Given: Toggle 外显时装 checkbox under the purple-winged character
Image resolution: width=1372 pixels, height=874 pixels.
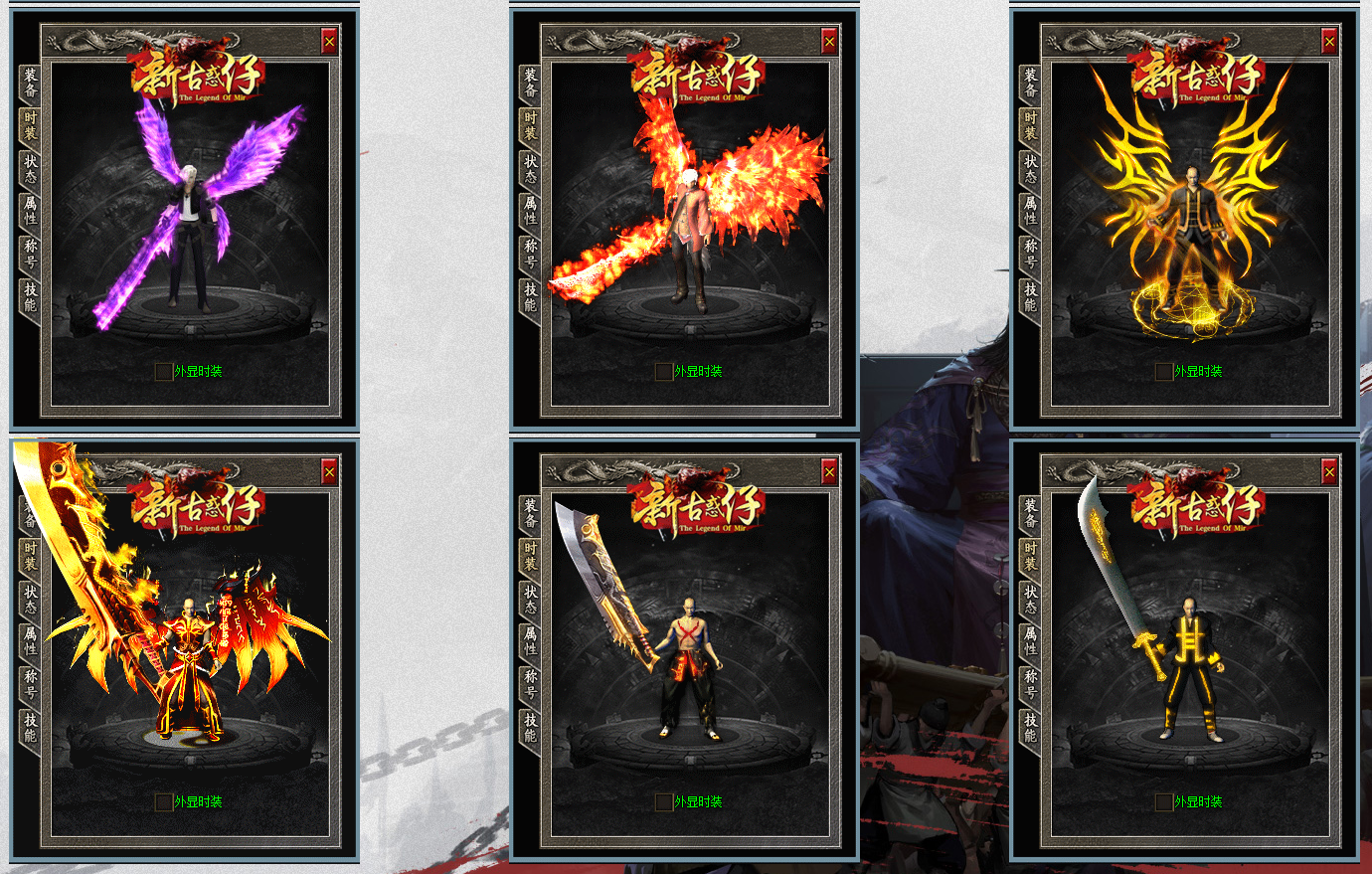Looking at the screenshot, I should 164,372.
